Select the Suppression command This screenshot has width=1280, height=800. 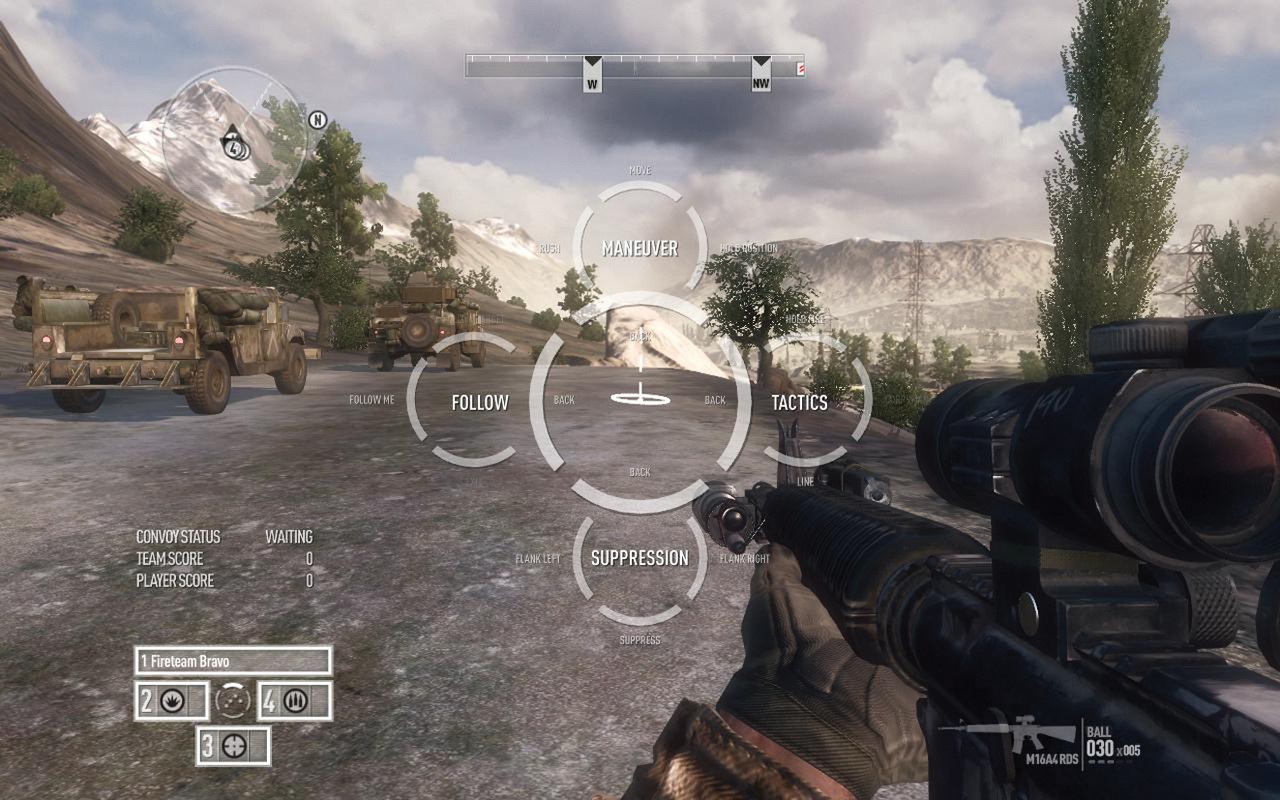[640, 558]
